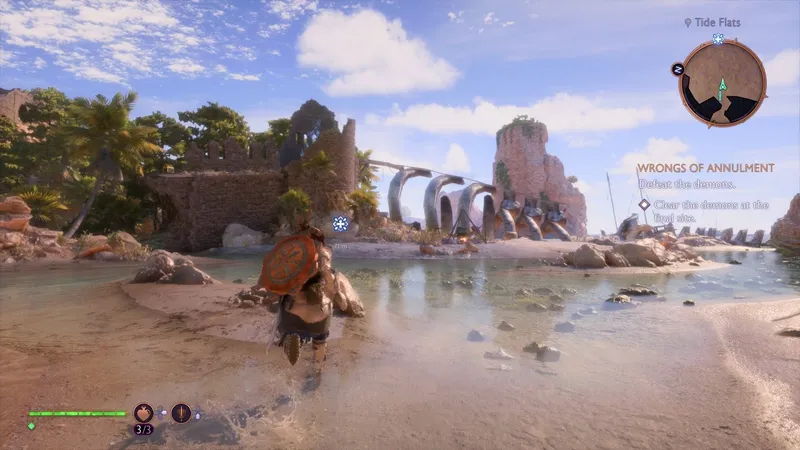Select the Wrongs of Annulment quest tracker
The image size is (800, 450).
[705, 168]
